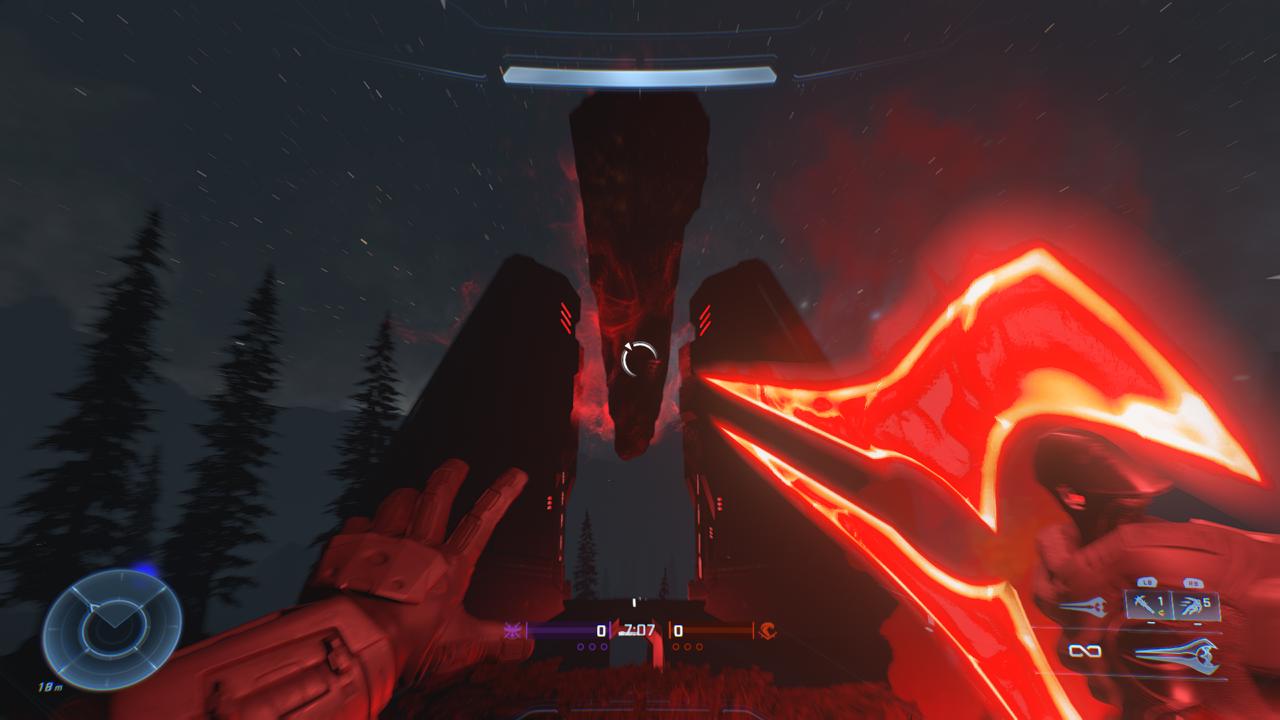This screenshot has height=720, width=1280.
Task: Click the motion tracker radar
Action: pyautogui.click(x=112, y=627)
